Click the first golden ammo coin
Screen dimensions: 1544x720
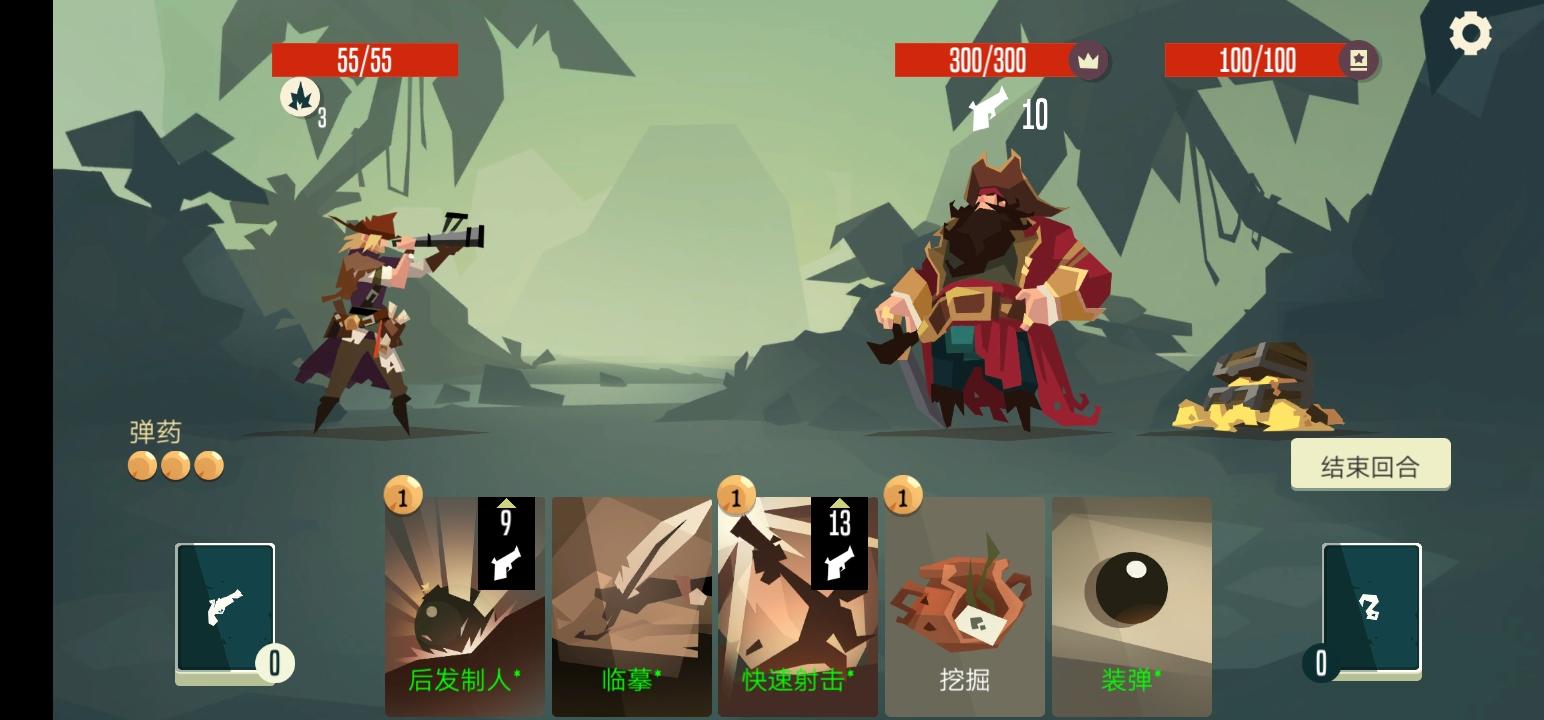[x=142, y=465]
